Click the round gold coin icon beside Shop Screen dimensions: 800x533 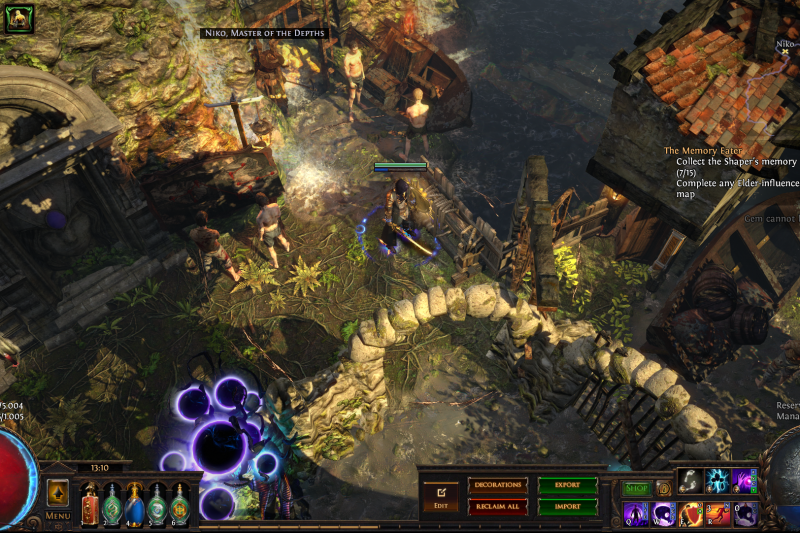coord(663,489)
